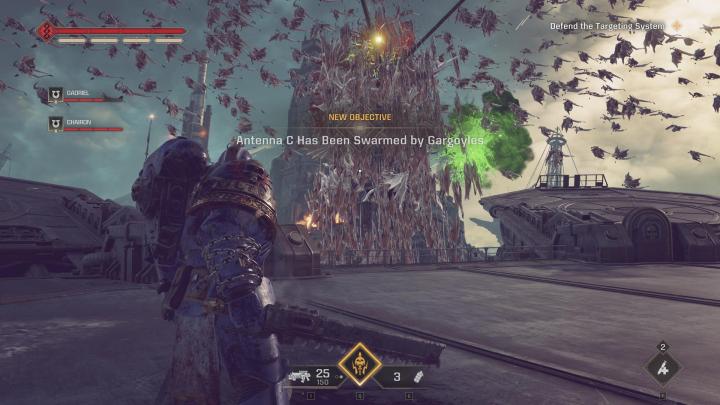Click the red emblem beside the health bar
Image resolution: width=720 pixels, height=405 pixels.
(46, 33)
